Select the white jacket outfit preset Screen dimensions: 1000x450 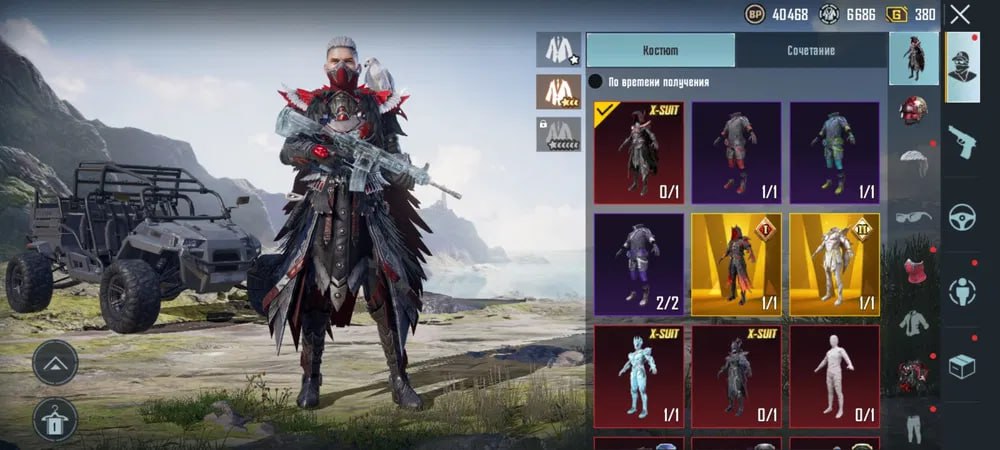coord(557,50)
